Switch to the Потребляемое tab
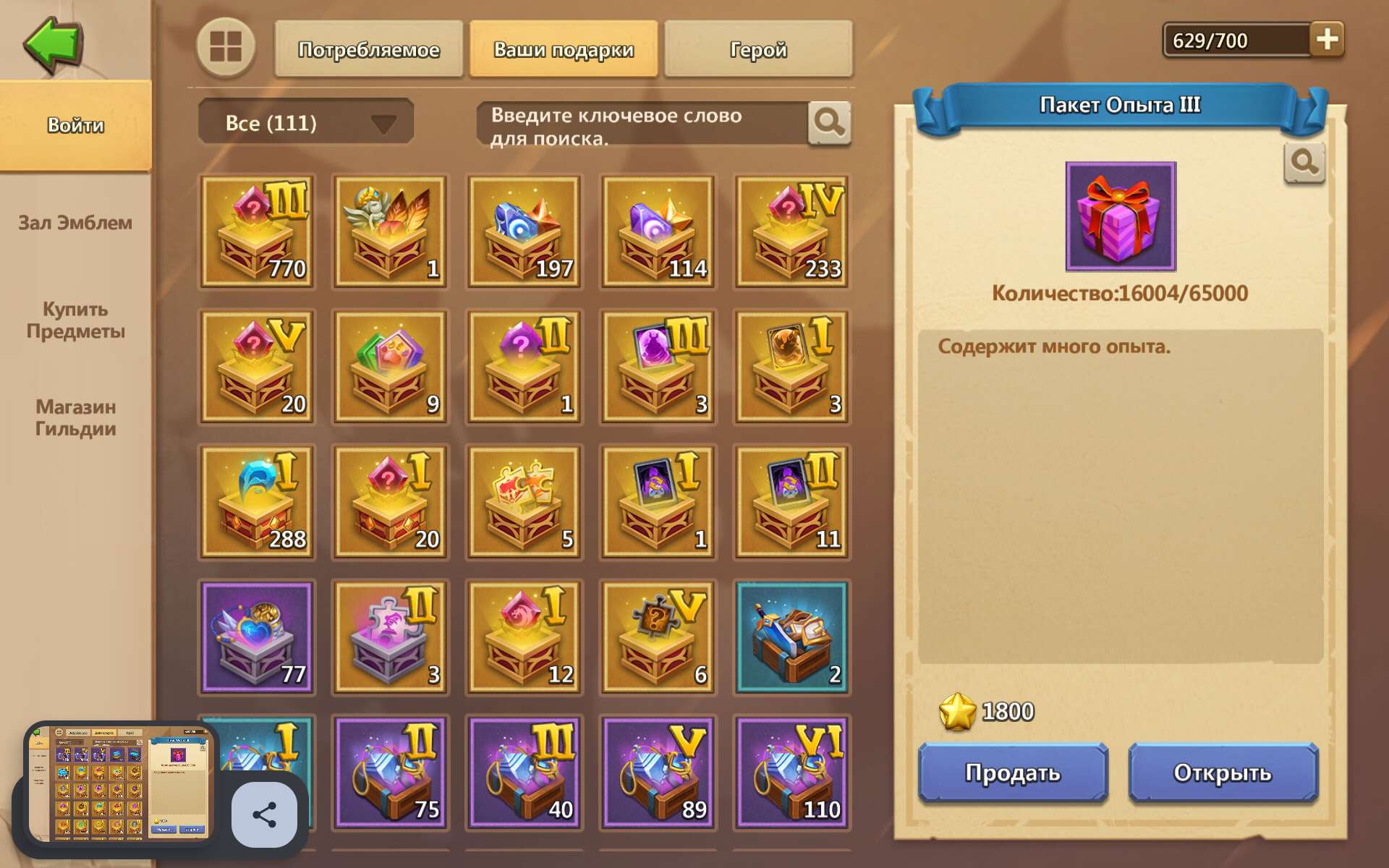This screenshot has height=868, width=1389. [369, 49]
